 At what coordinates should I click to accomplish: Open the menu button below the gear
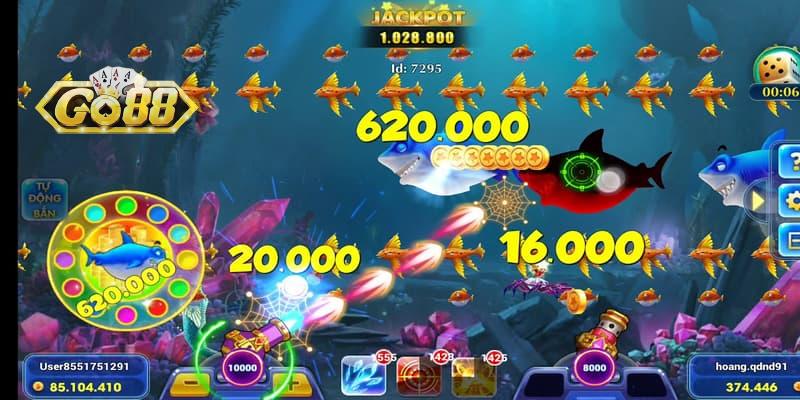point(790,240)
